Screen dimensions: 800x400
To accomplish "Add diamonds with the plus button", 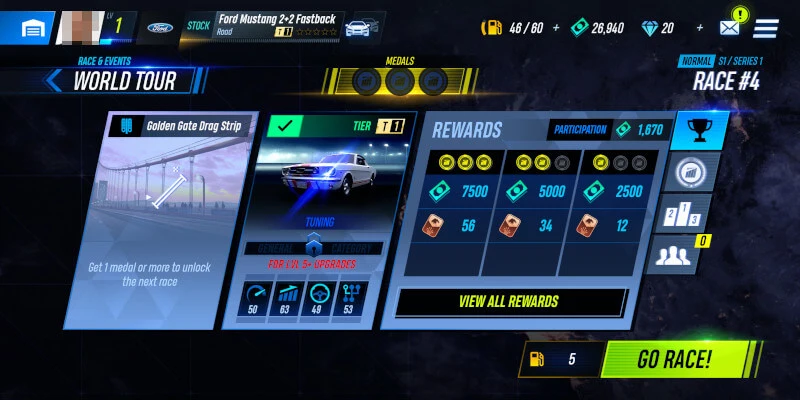I will tap(699, 28).
